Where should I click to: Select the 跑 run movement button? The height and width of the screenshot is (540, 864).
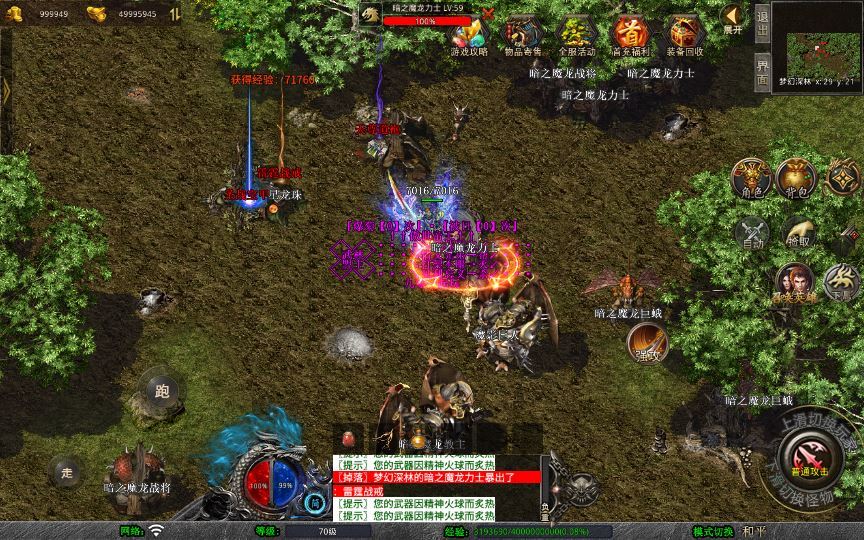click(162, 391)
